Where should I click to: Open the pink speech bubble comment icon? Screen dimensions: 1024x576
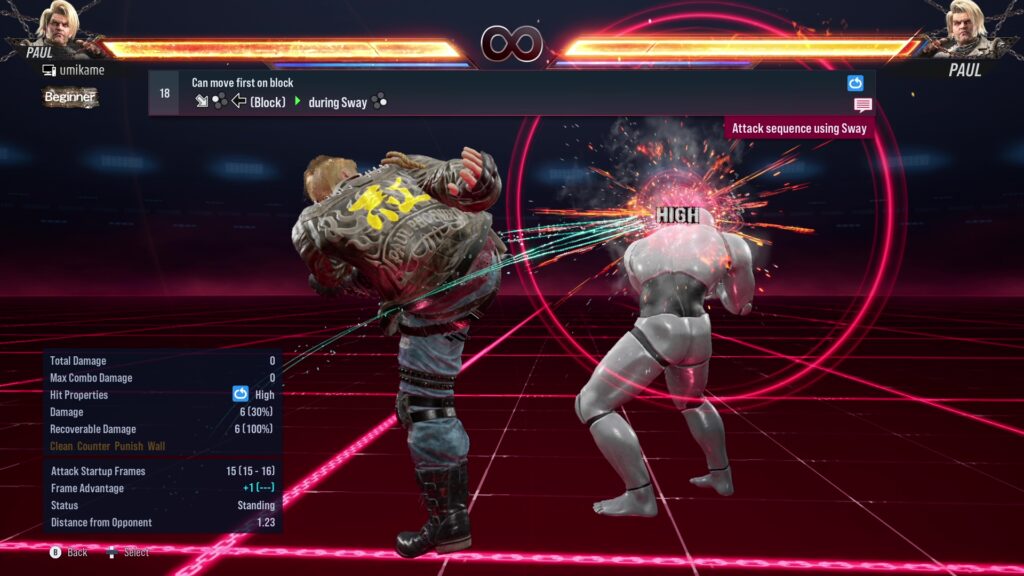(x=862, y=105)
